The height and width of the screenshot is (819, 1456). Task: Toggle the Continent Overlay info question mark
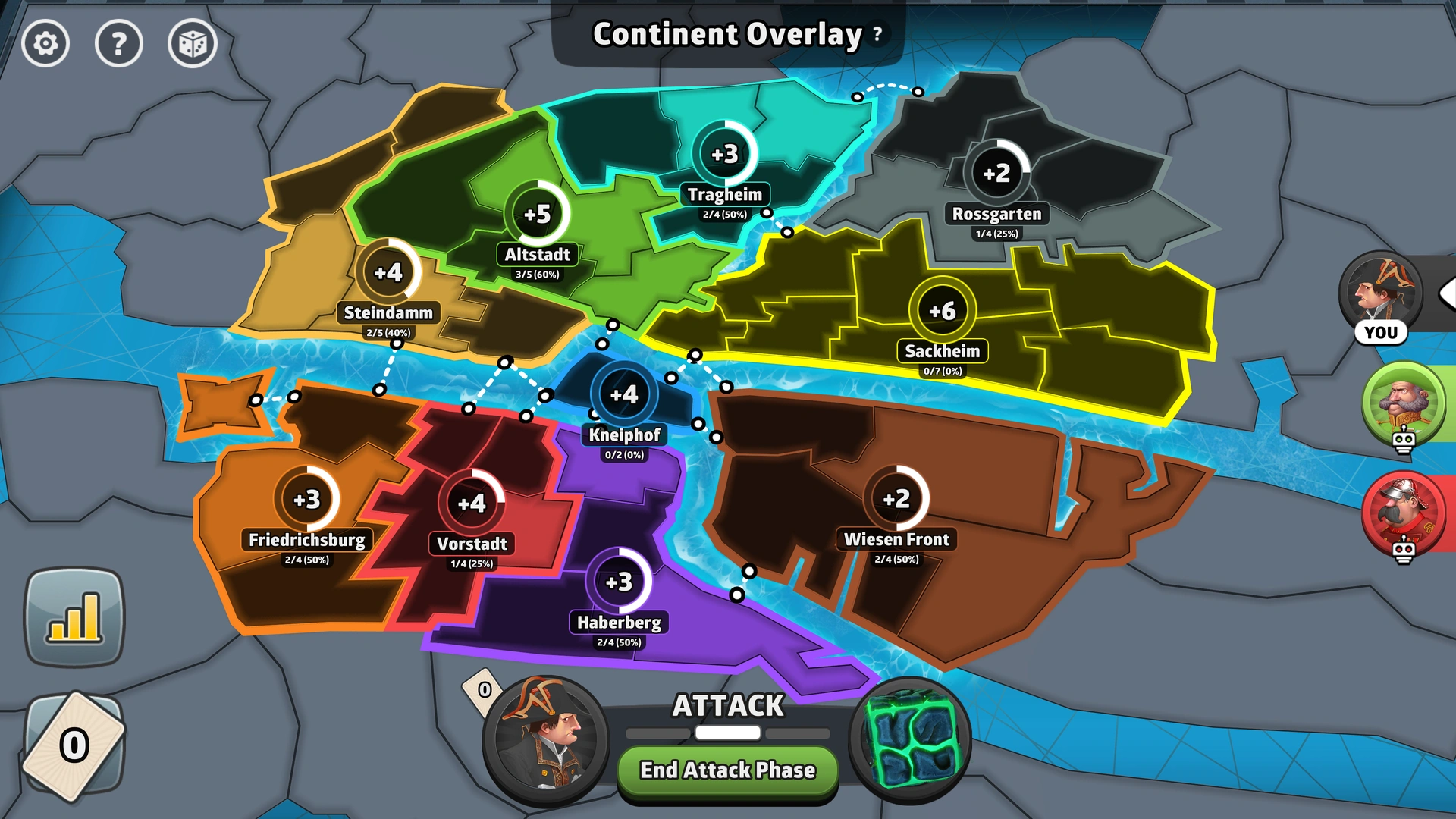click(877, 35)
